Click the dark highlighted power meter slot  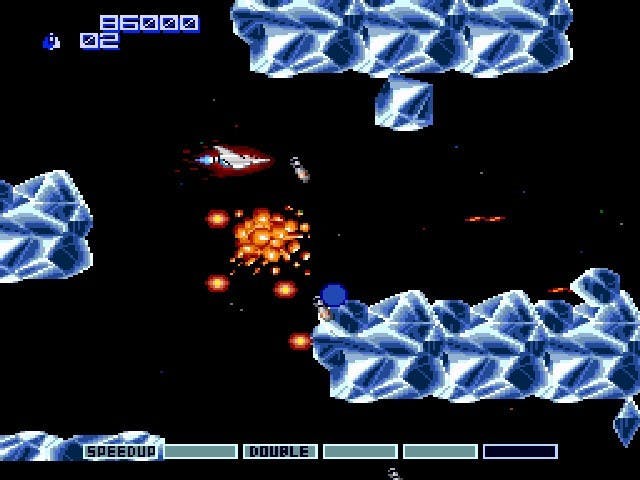point(520,452)
